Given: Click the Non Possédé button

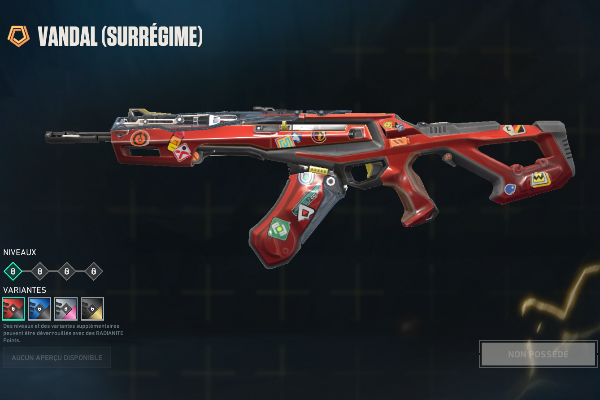Looking at the screenshot, I should tap(537, 354).
